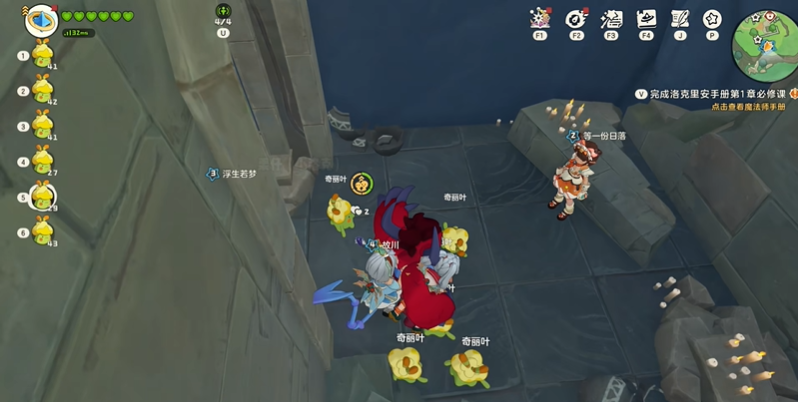Screen dimensions: 798x402
Task: Open the comet icon menu (F2)
Action: (x=576, y=19)
